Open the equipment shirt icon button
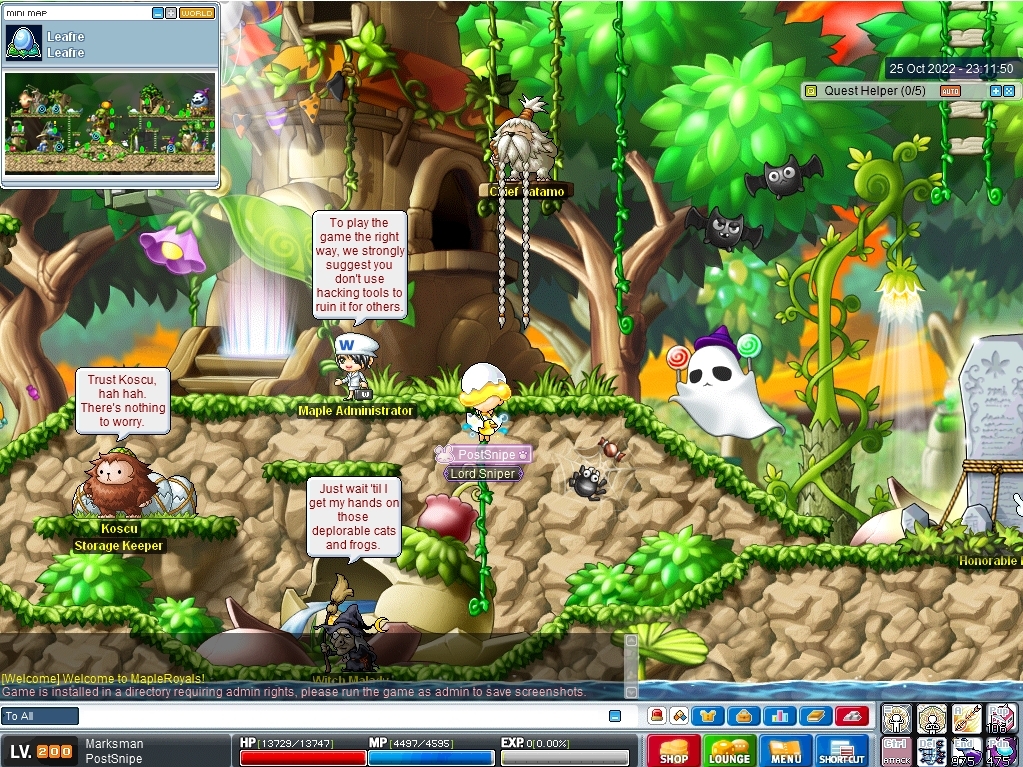The height and width of the screenshot is (767, 1023). 709,716
